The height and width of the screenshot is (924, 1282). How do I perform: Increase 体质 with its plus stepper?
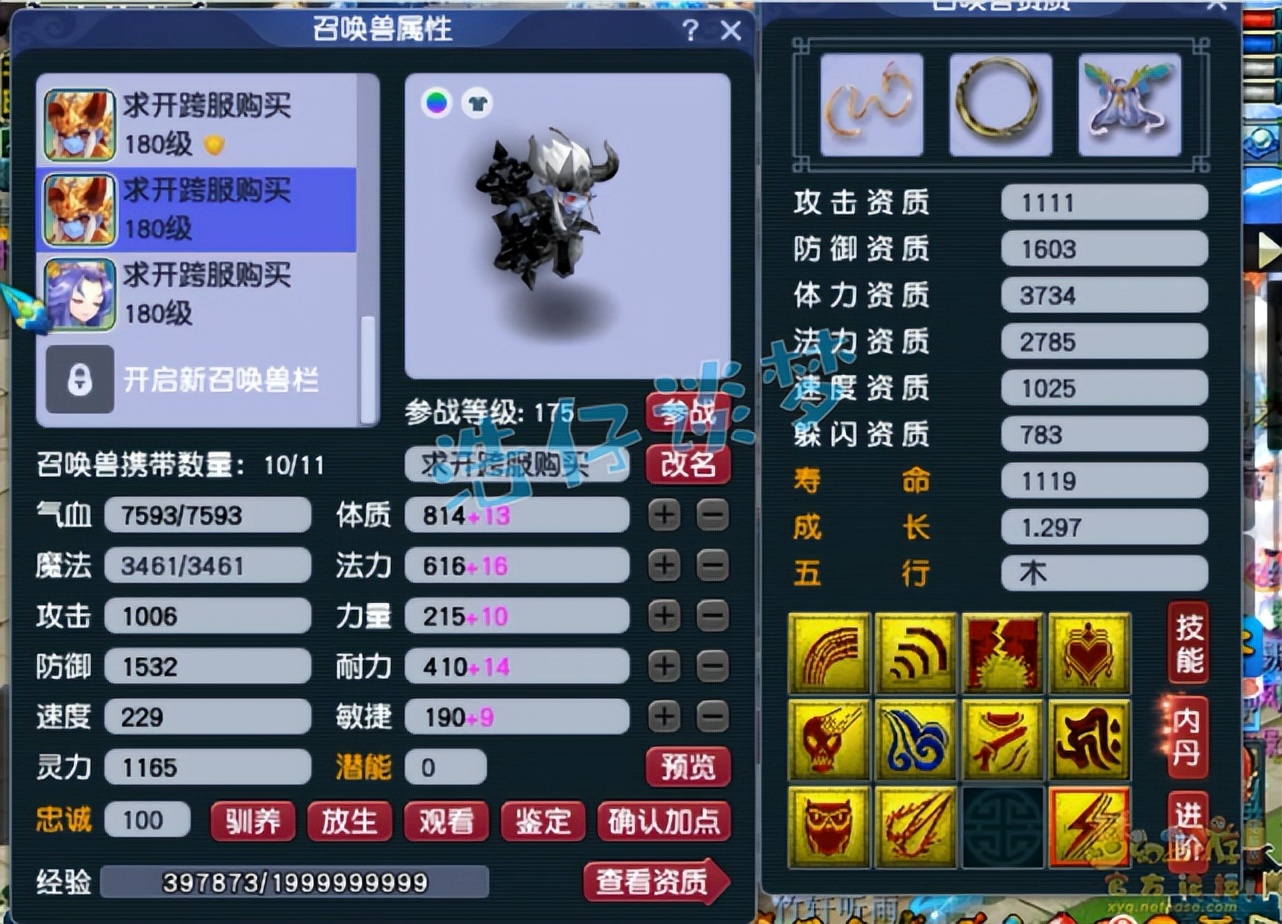tap(663, 516)
